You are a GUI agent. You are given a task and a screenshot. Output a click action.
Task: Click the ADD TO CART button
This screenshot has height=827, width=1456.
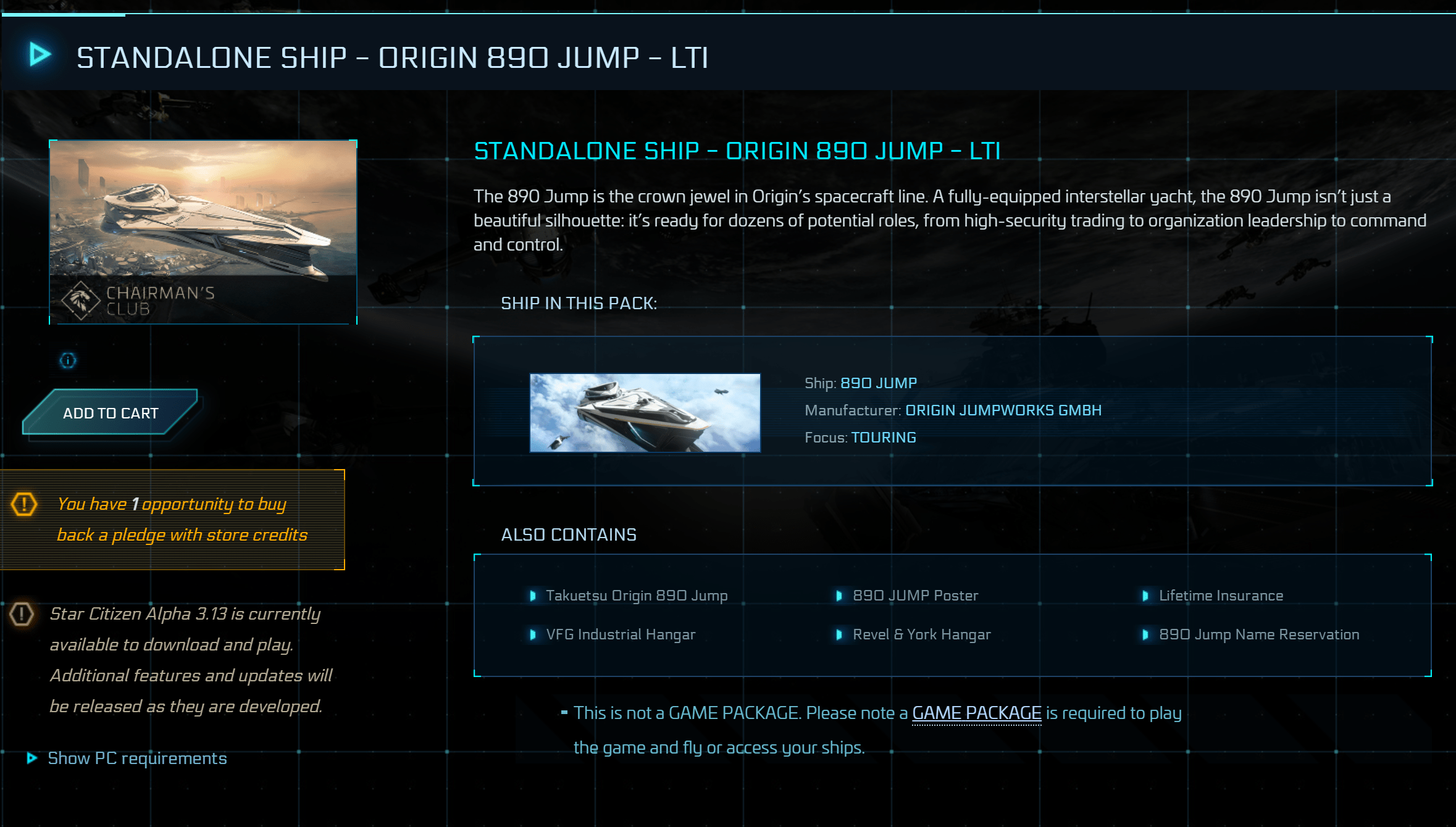(111, 412)
